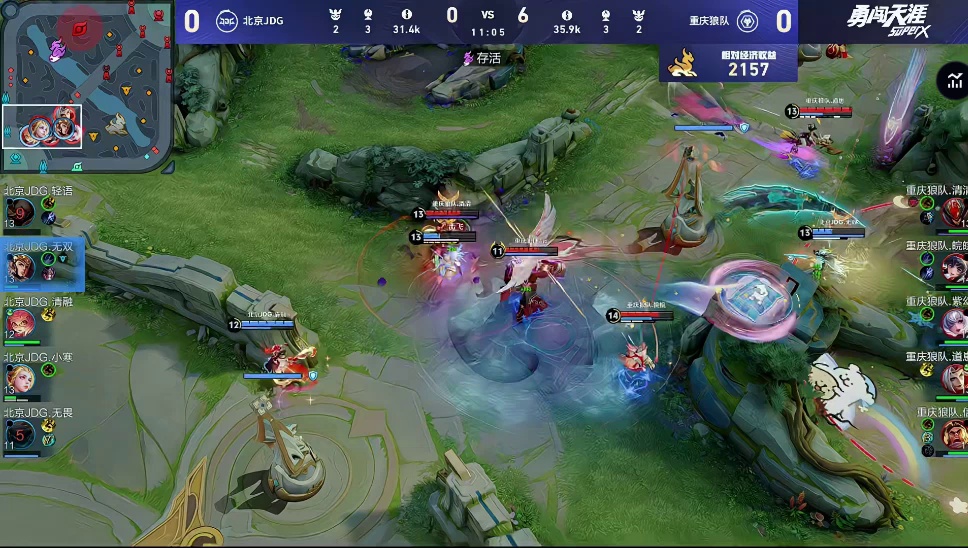Select 重庆狼队 player 皖皖's portrait
Screen dimensions: 968x548
[953, 268]
